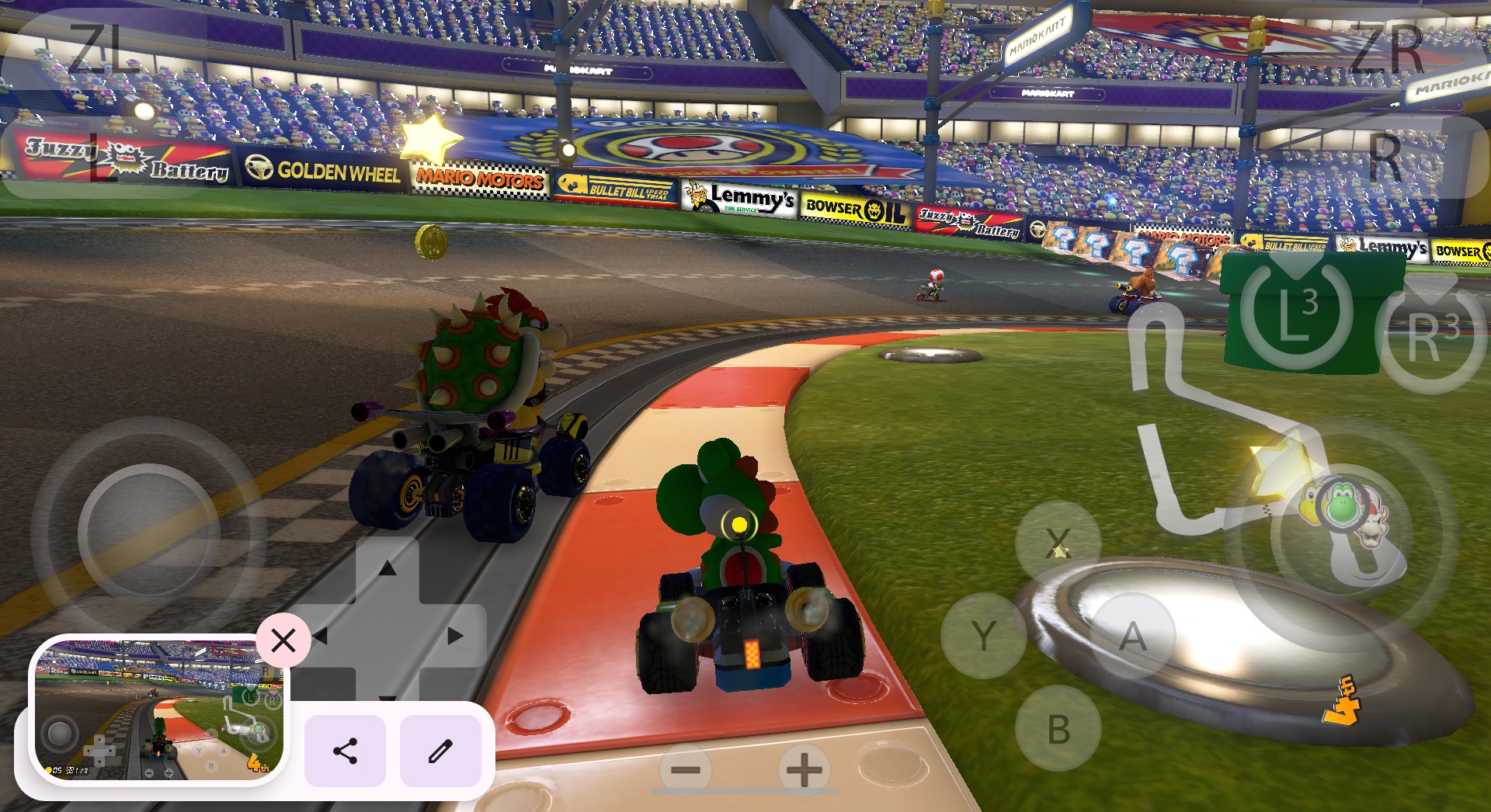Tap the D-pad up arrow
This screenshot has width=1491, height=812.
click(387, 569)
